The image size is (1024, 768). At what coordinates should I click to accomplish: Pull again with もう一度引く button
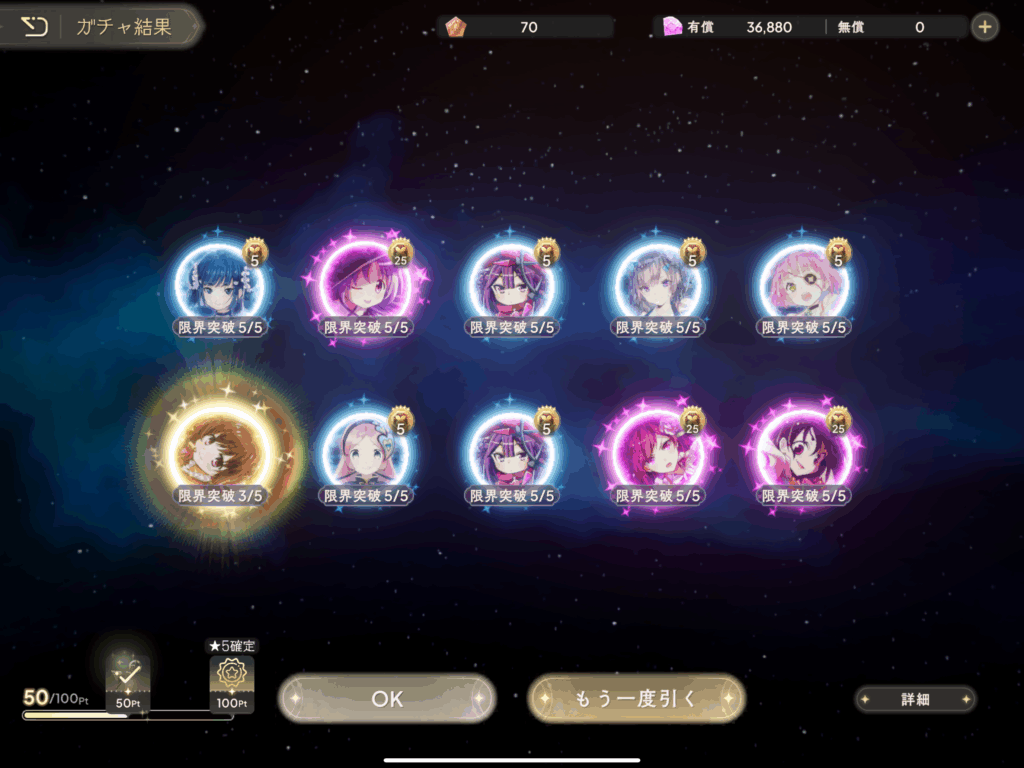point(636,698)
